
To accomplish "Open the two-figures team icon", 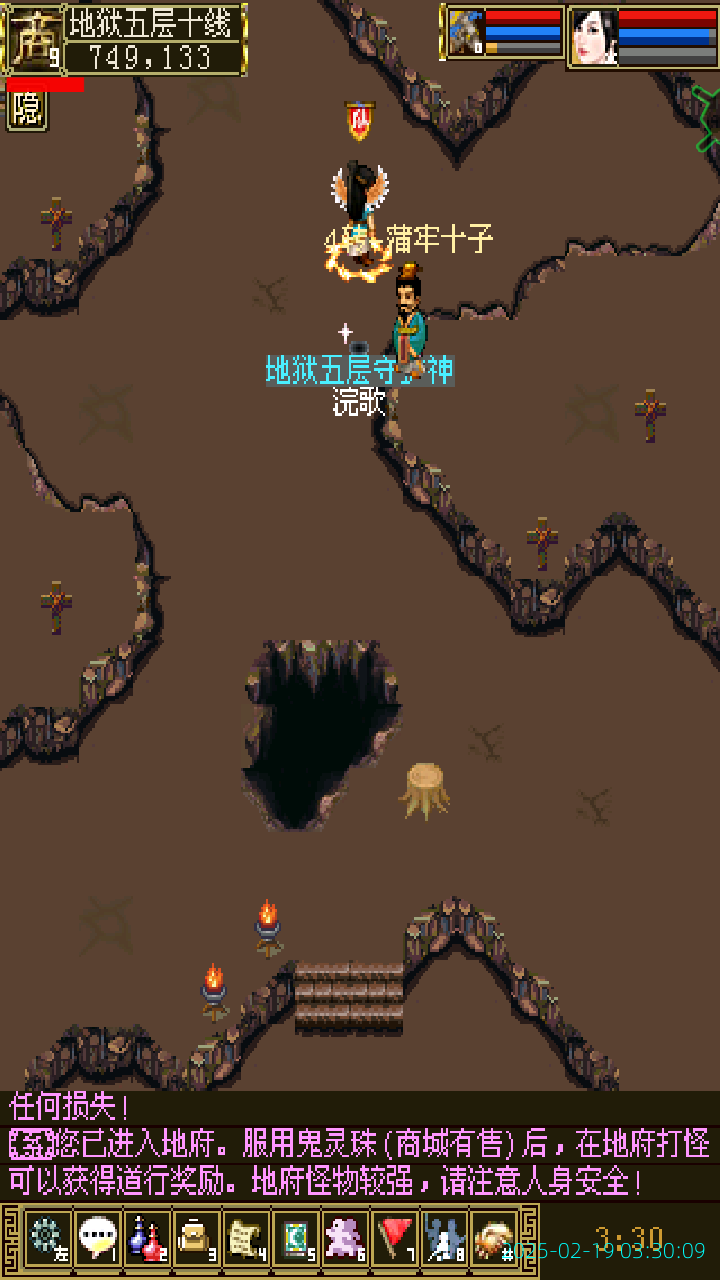I will coord(444,1238).
